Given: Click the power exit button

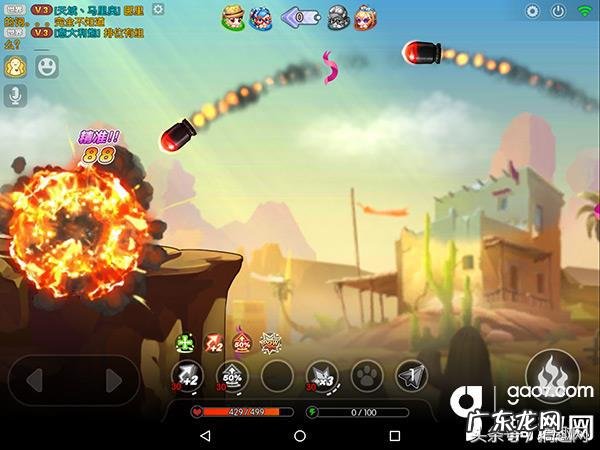Looking at the screenshot, I should (560, 11).
